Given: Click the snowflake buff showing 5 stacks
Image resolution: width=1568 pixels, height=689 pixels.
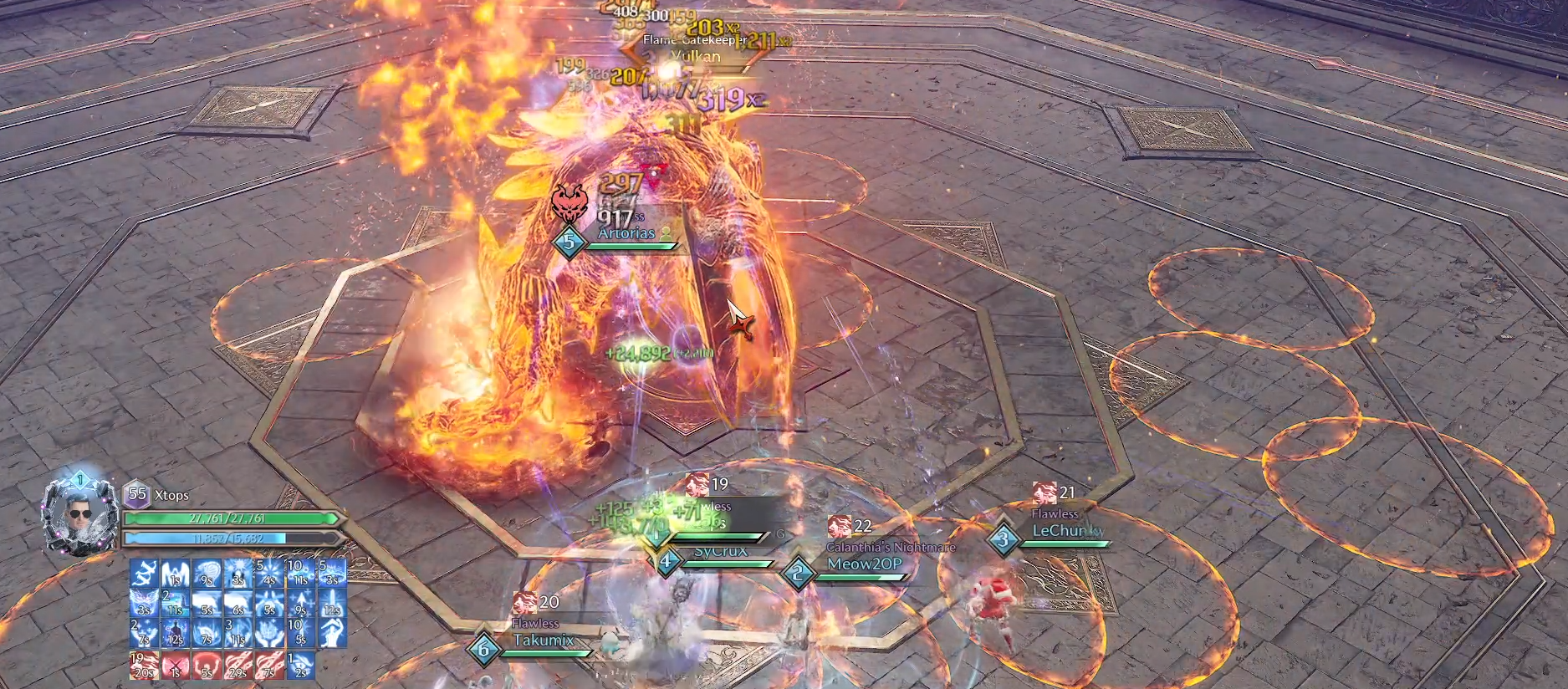Looking at the screenshot, I should tap(268, 573).
